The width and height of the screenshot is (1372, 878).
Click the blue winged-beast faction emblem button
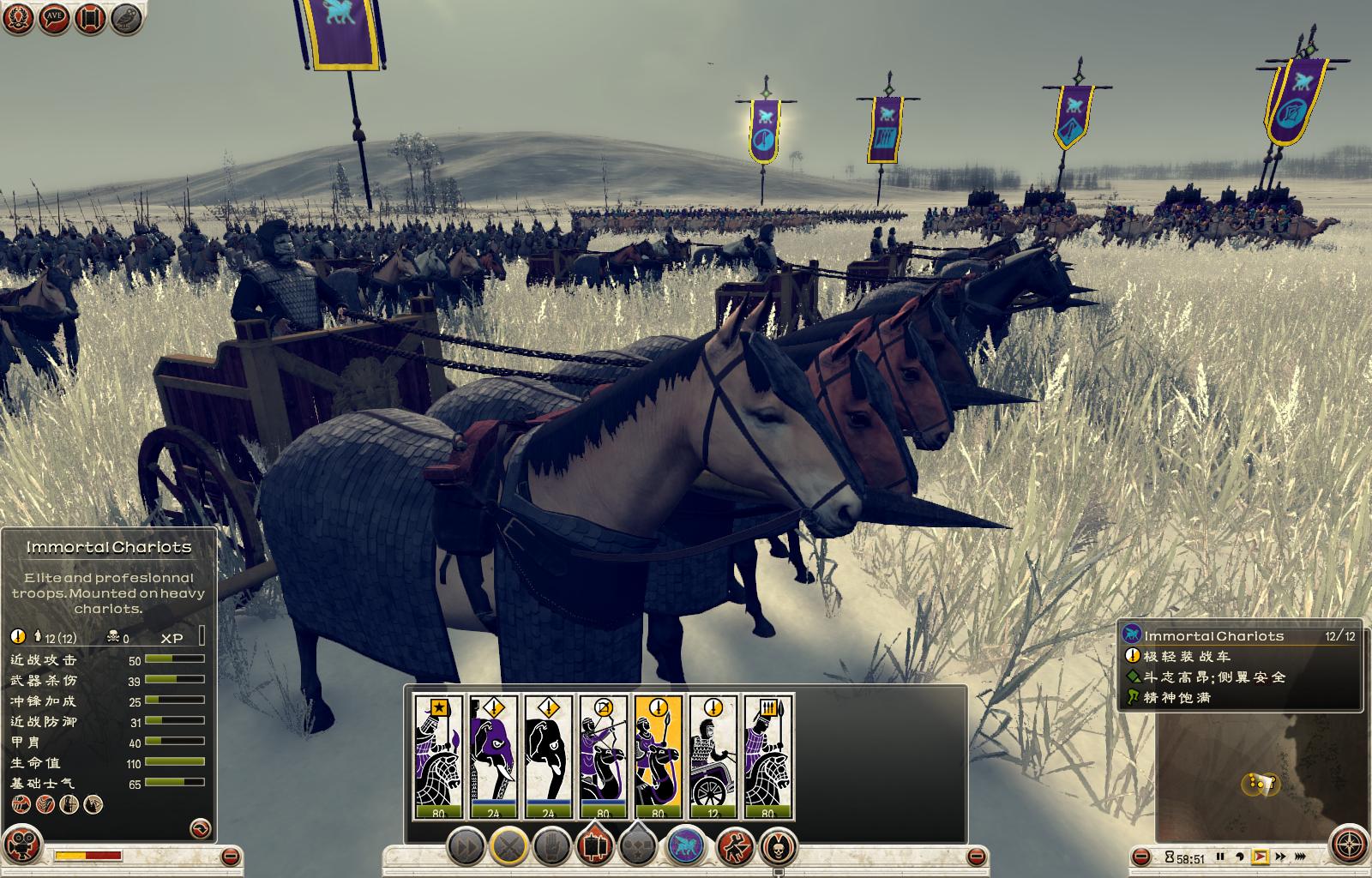pyautogui.click(x=685, y=847)
